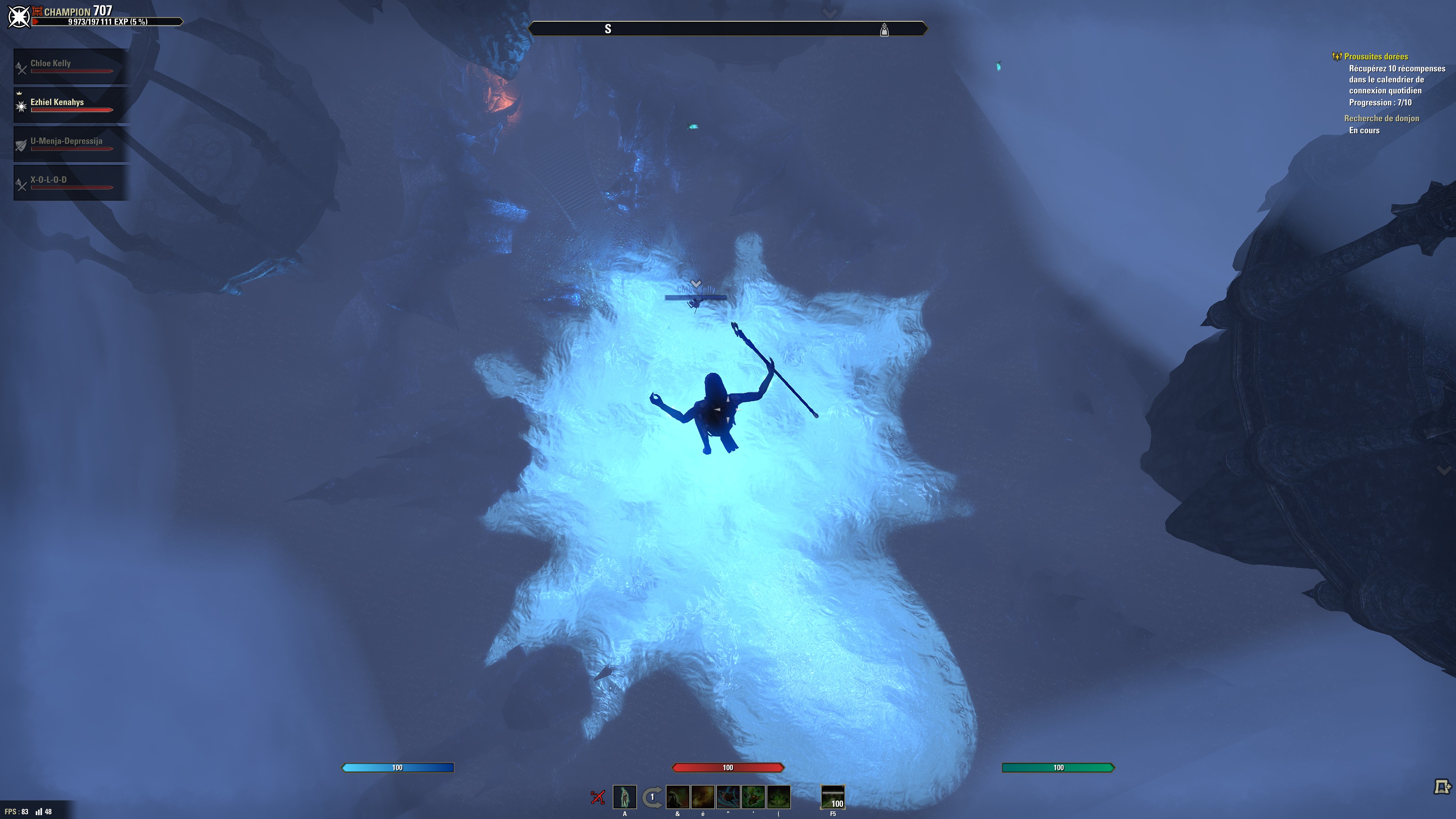
Task: Trigger the blue swirling hammer ability
Action: click(x=728, y=797)
